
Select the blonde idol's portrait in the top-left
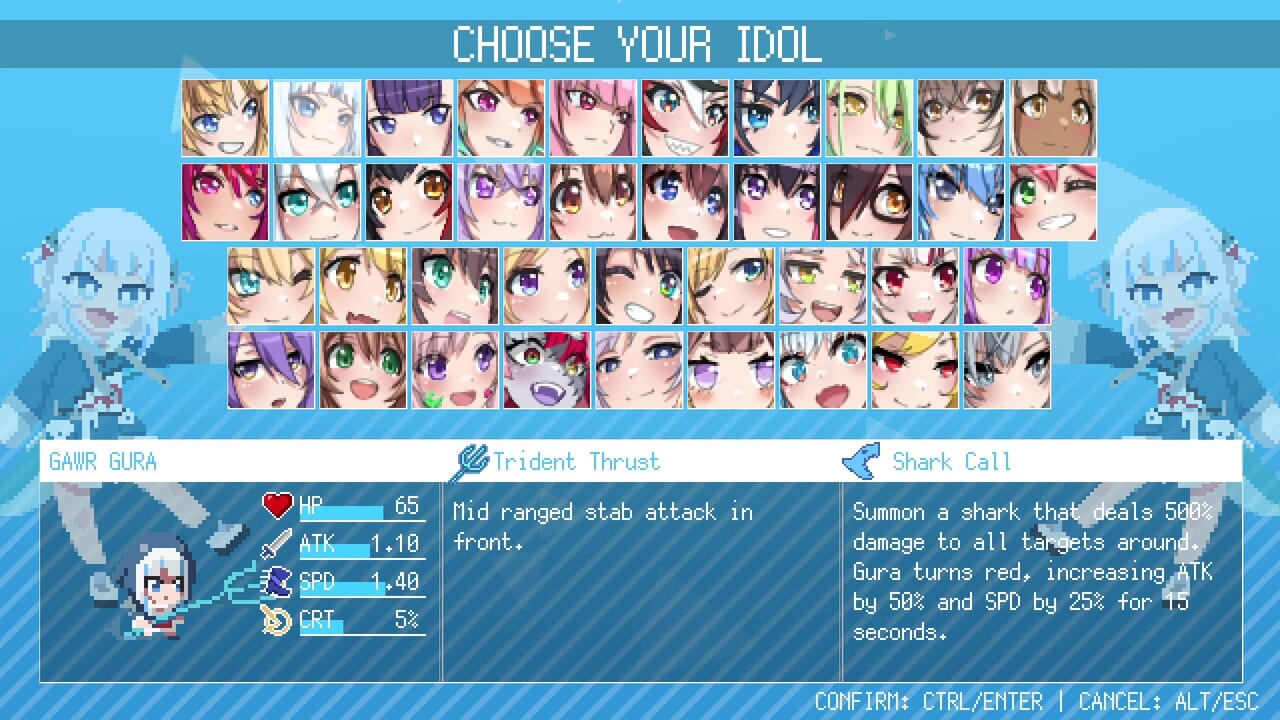(x=225, y=116)
